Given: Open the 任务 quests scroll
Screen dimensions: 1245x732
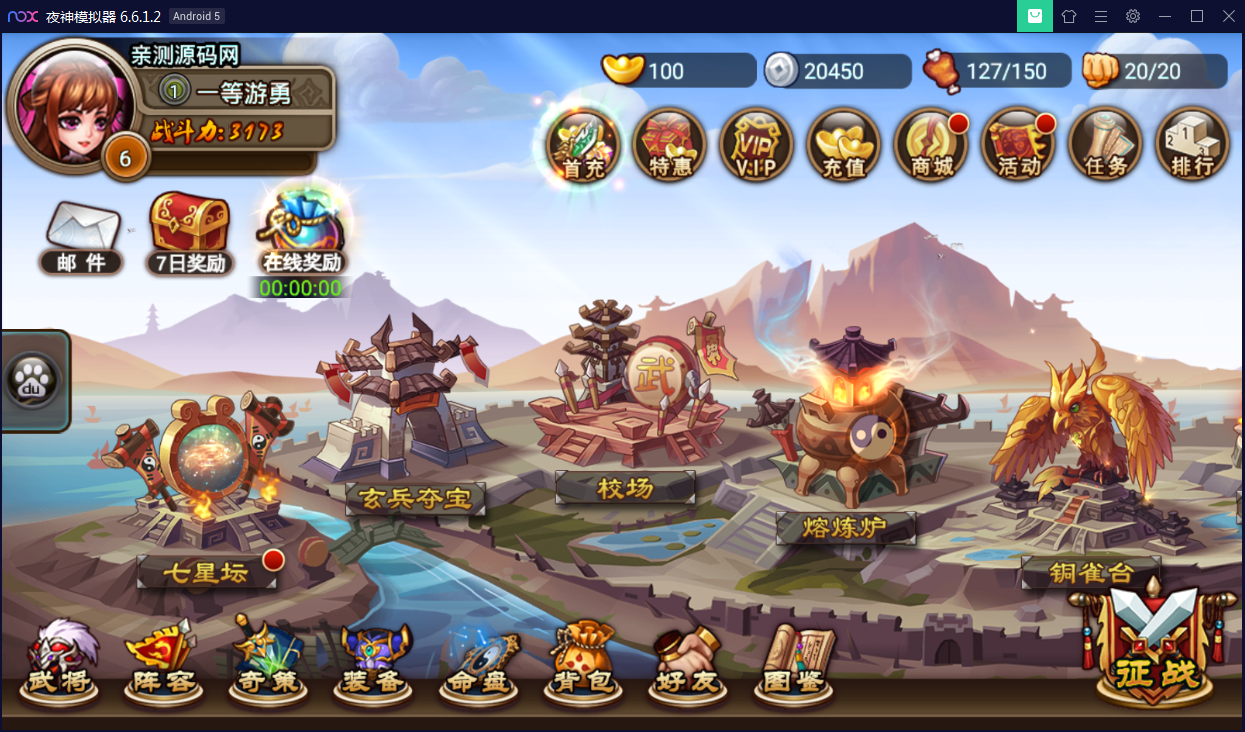Looking at the screenshot, I should (1105, 146).
